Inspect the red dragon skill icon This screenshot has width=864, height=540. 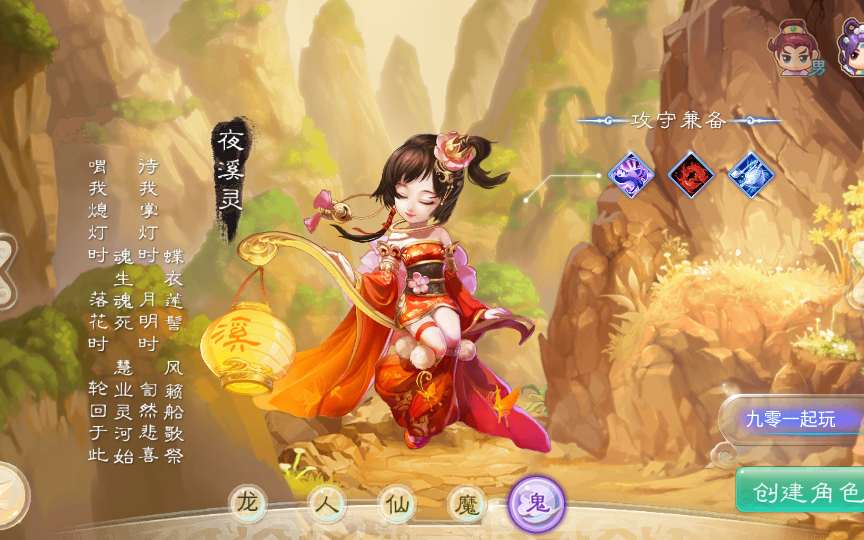690,174
